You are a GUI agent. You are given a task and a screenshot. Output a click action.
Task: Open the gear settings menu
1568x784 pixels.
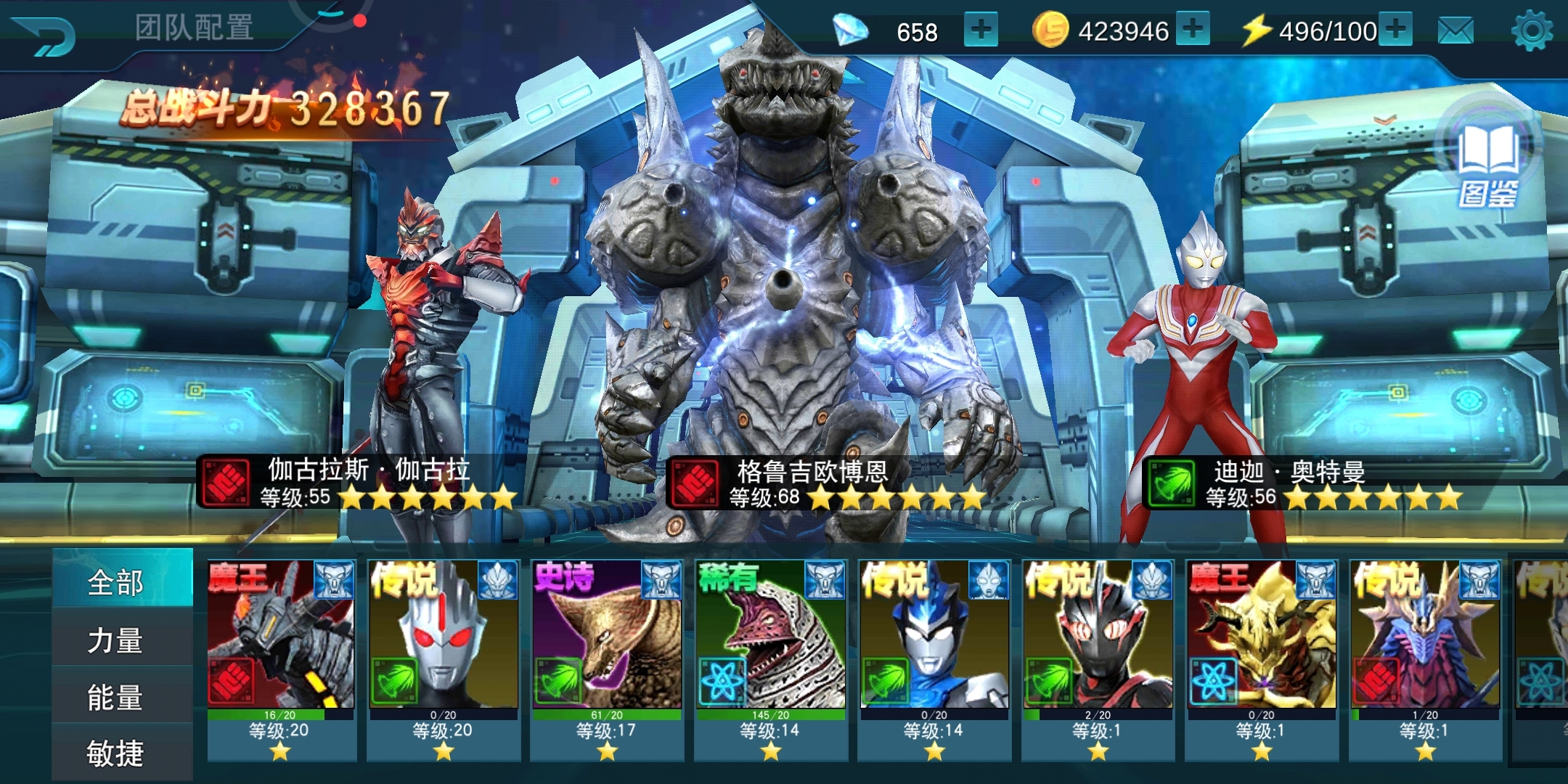pyautogui.click(x=1532, y=31)
